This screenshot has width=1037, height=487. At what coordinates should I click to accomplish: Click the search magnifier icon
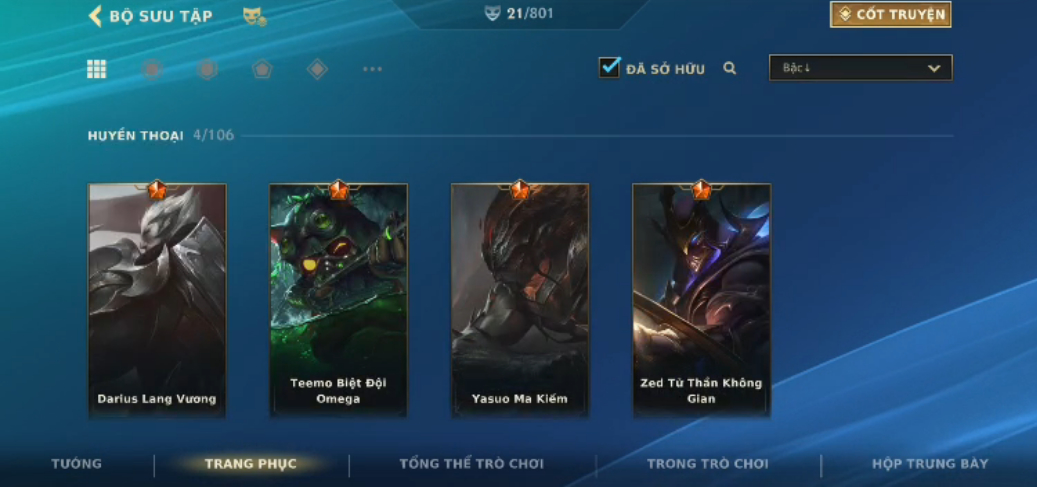tap(730, 69)
